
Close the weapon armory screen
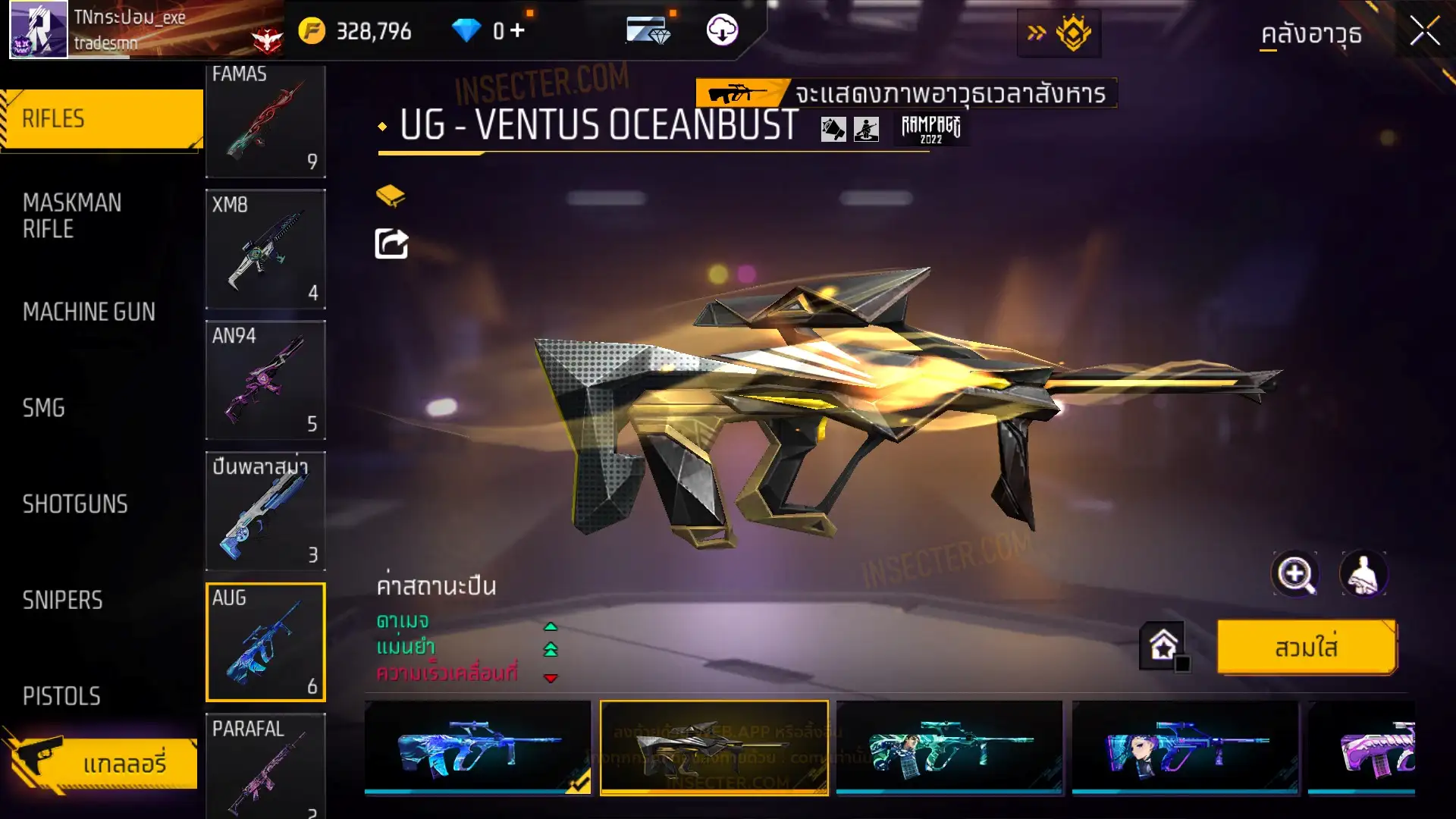tap(1424, 32)
